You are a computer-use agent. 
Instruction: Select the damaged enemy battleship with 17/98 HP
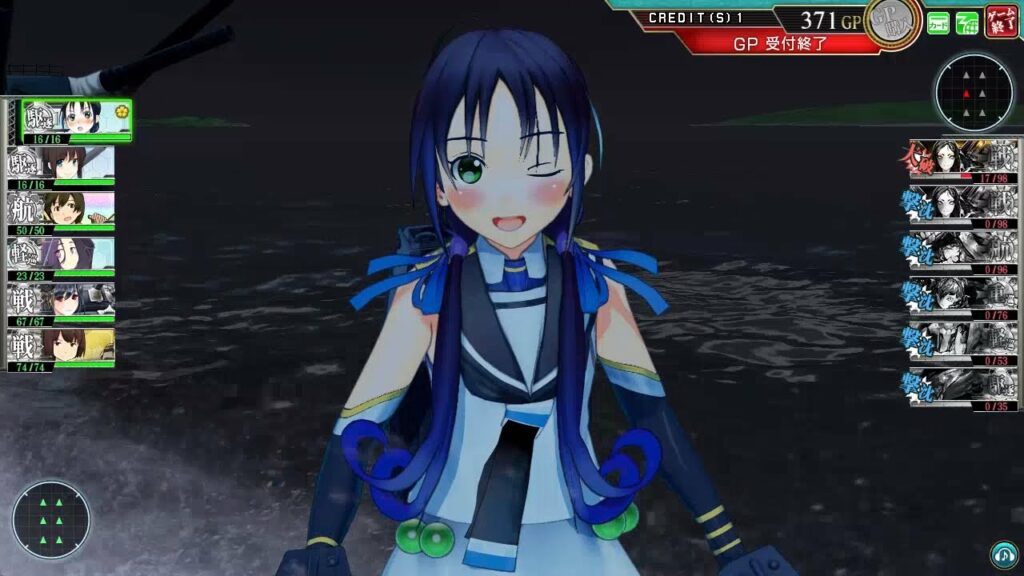click(x=960, y=162)
